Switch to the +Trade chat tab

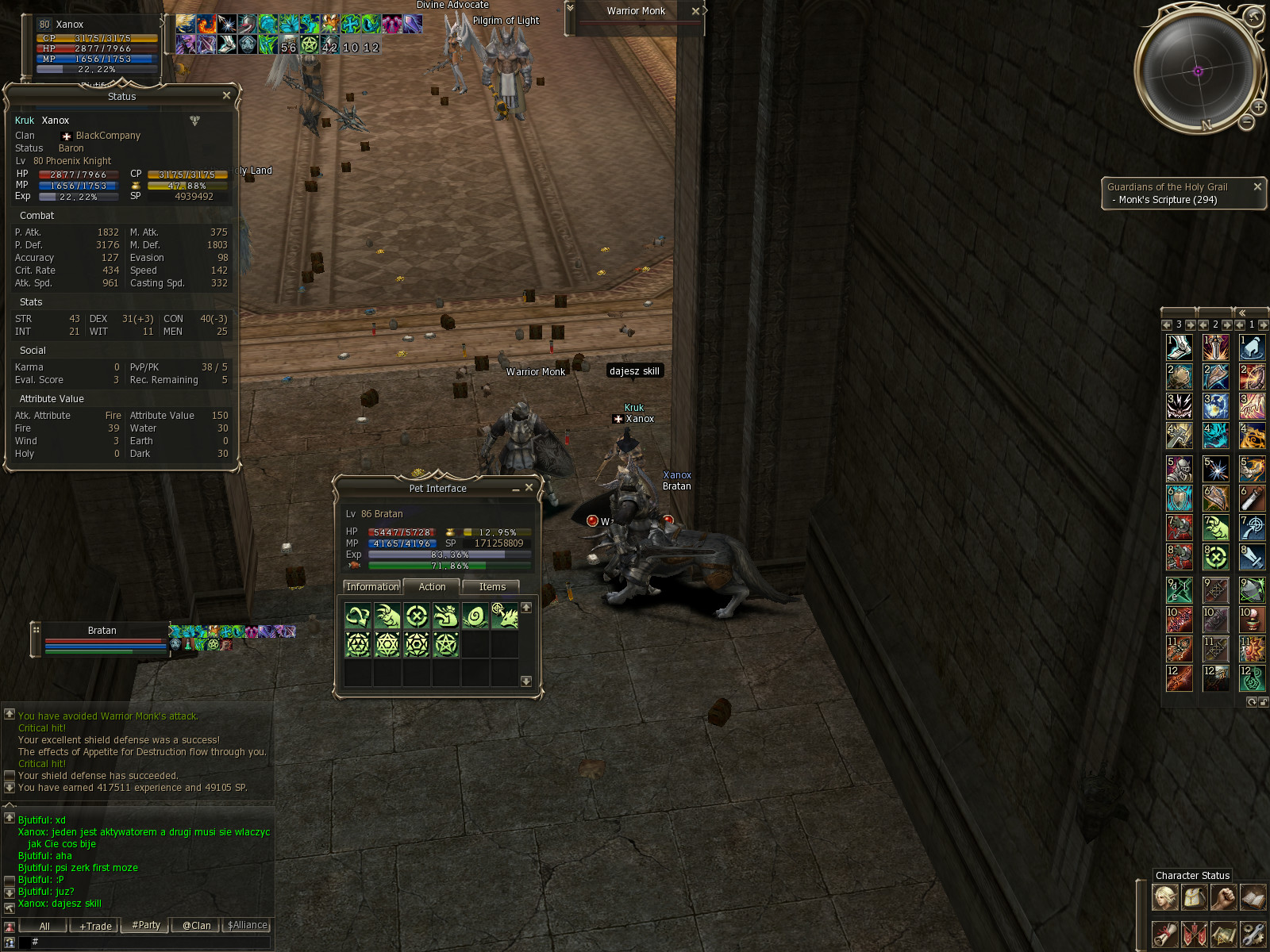[x=95, y=926]
